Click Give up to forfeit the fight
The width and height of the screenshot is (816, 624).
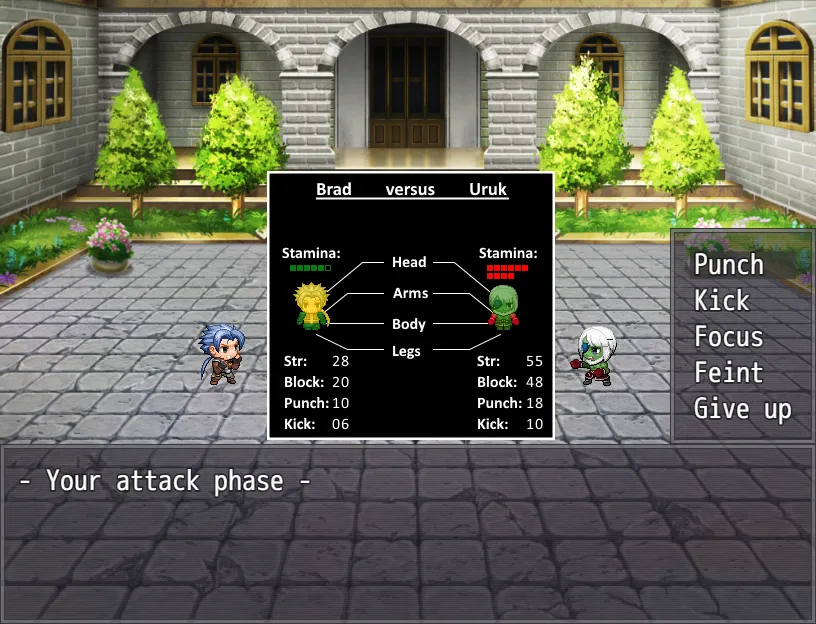coord(742,409)
